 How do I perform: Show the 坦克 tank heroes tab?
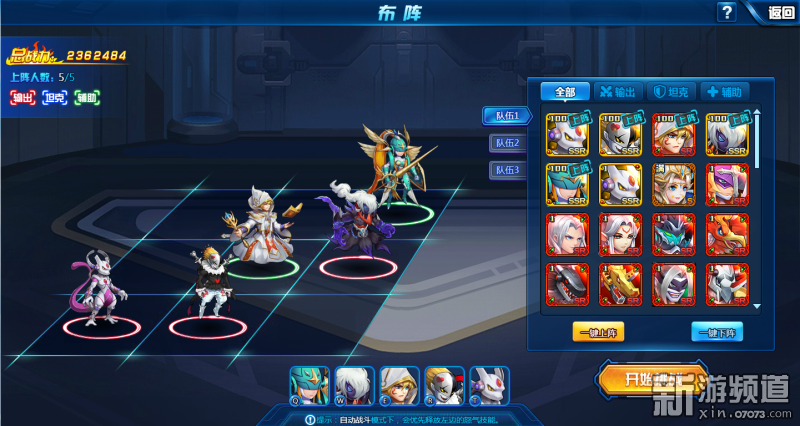click(x=671, y=92)
